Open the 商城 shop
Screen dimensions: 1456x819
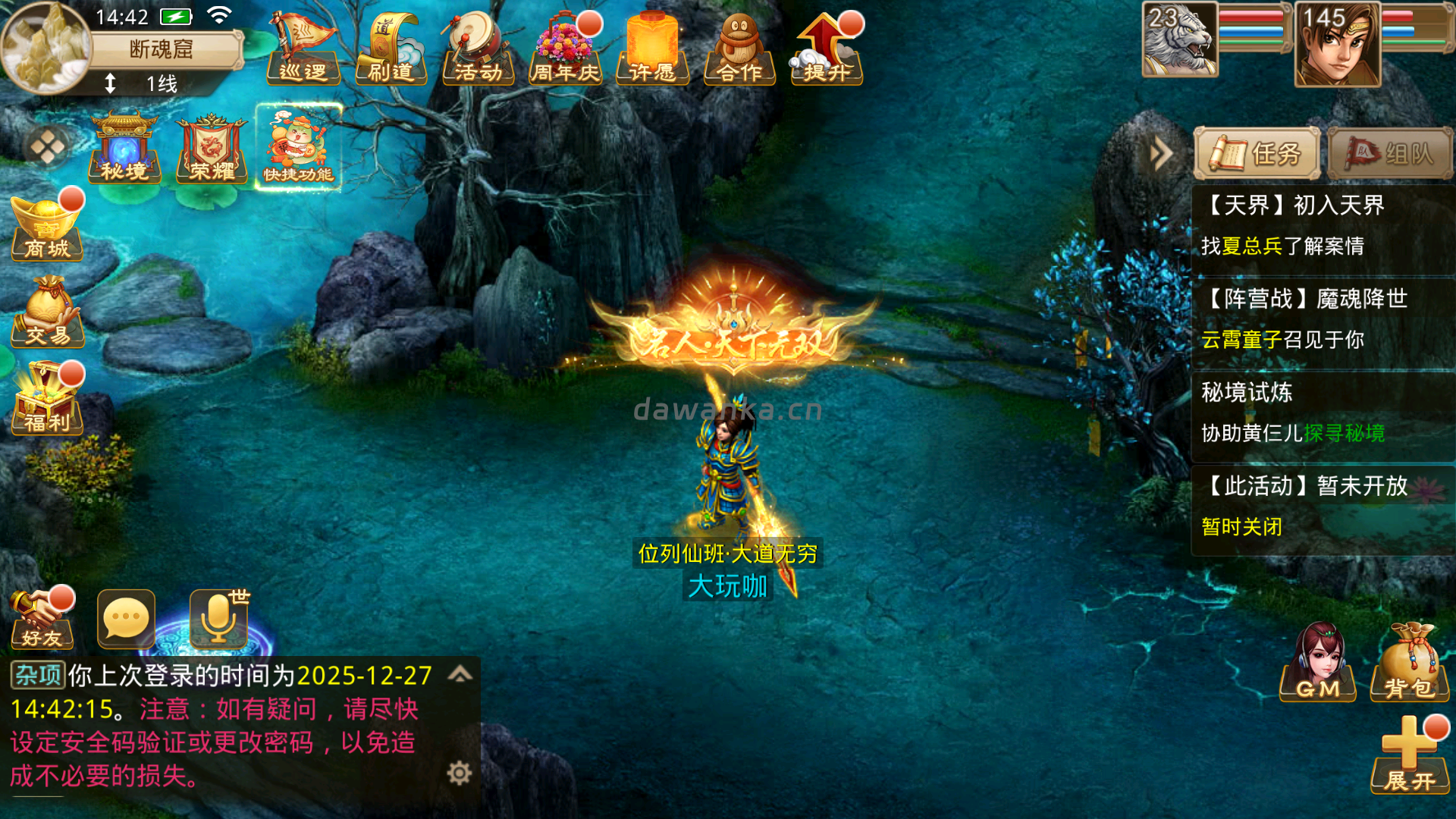click(x=47, y=227)
